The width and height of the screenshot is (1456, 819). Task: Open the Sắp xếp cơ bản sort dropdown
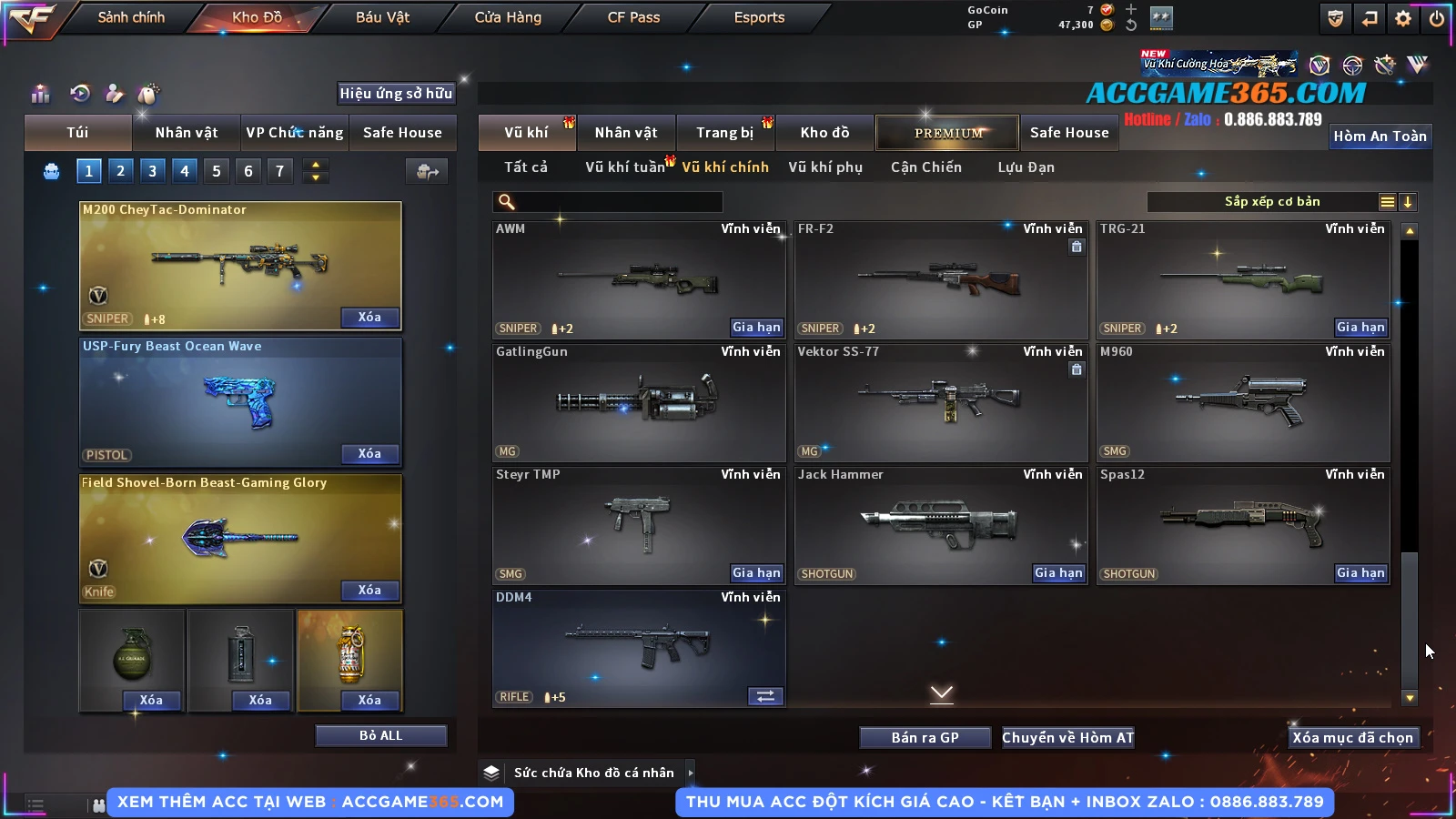click(1272, 202)
